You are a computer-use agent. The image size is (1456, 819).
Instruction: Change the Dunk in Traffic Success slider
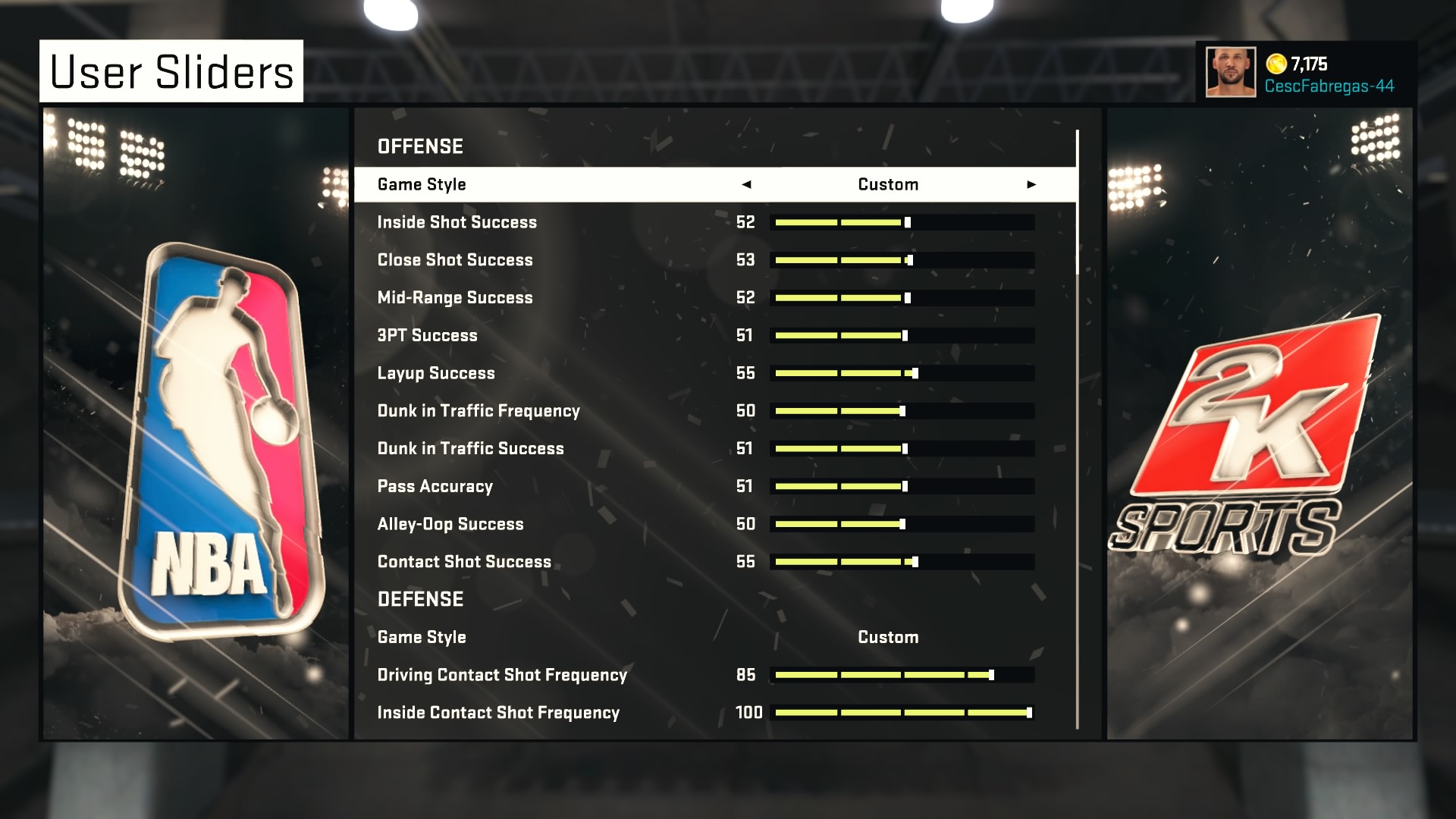click(902, 449)
